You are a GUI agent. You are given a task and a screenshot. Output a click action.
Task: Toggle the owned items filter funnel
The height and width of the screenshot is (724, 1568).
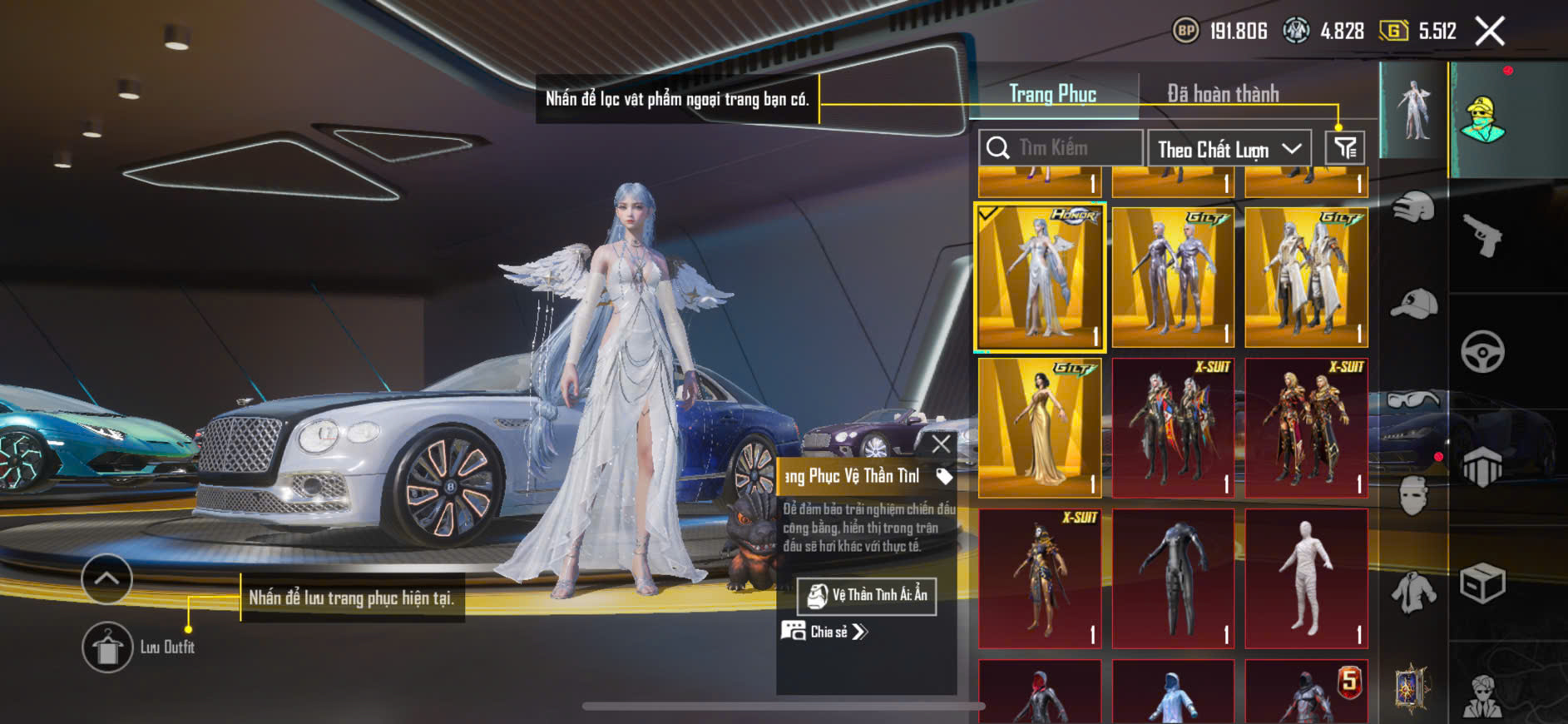(1344, 148)
